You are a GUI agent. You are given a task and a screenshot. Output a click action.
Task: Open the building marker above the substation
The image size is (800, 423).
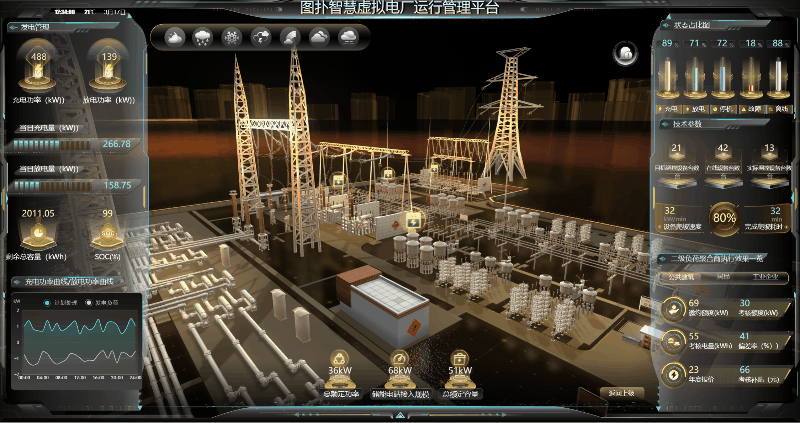[411, 220]
